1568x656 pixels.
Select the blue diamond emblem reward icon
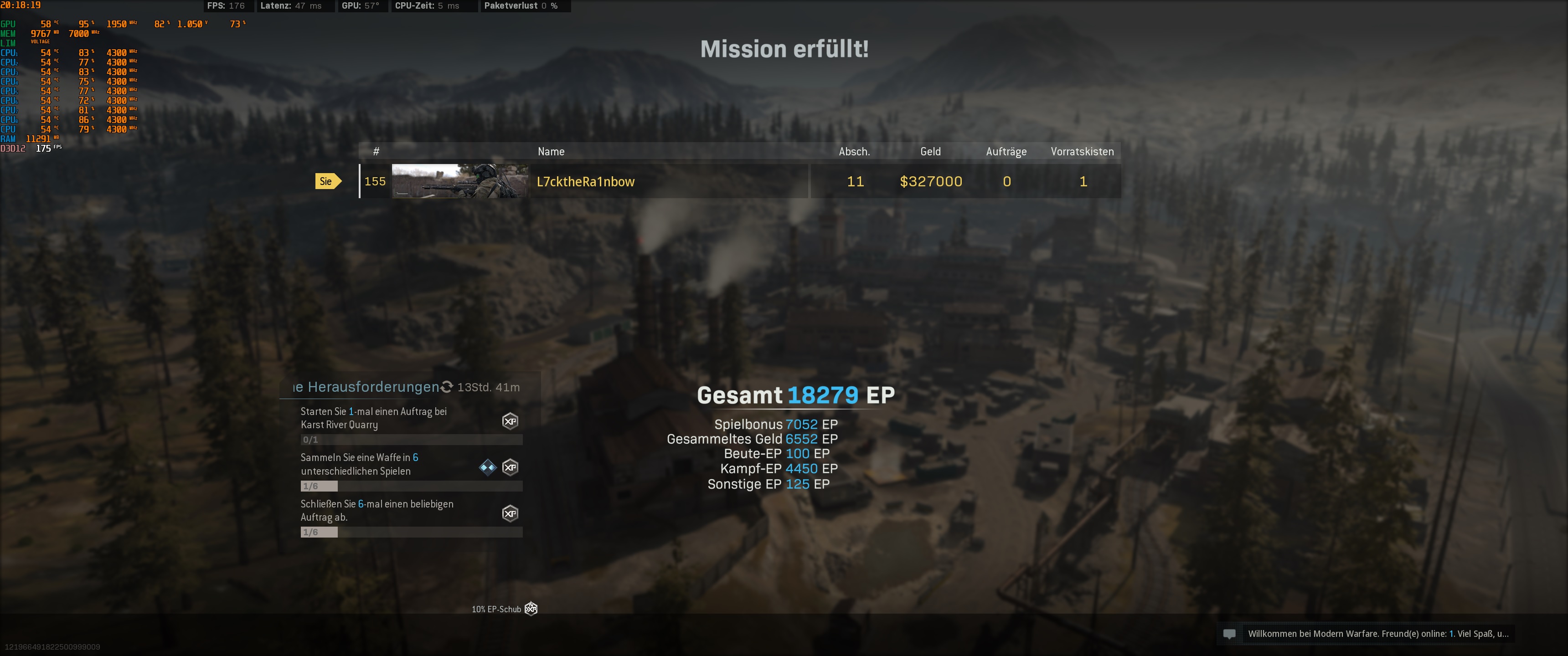pos(487,467)
